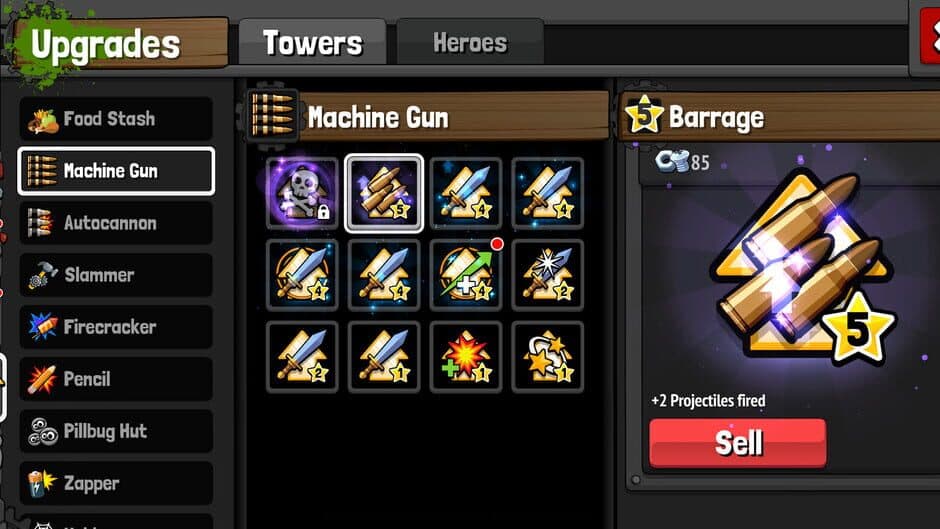Screen dimensions: 940x529
Task: Select the locked skull and crossbones upgrade
Action: (x=302, y=193)
